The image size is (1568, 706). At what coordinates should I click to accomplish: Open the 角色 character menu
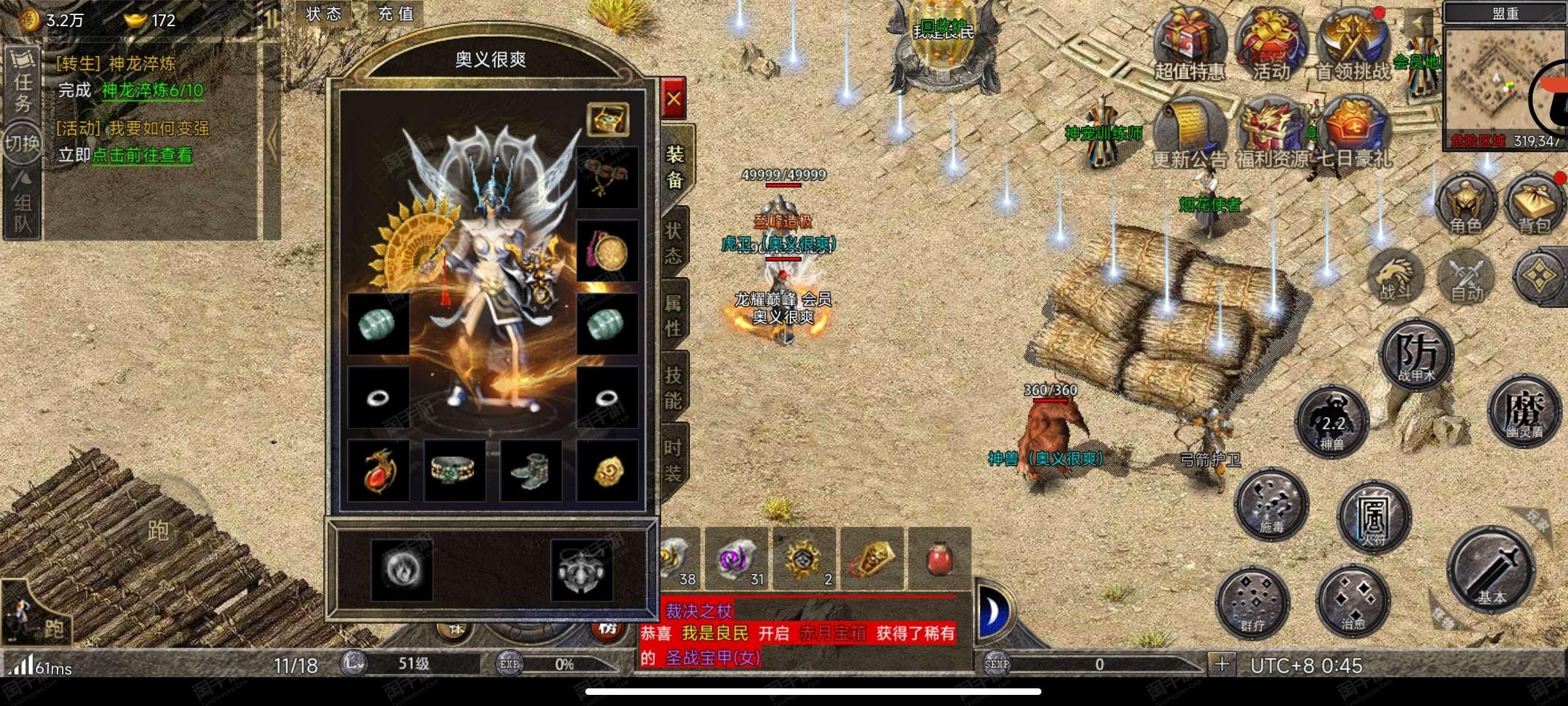pos(1465,204)
